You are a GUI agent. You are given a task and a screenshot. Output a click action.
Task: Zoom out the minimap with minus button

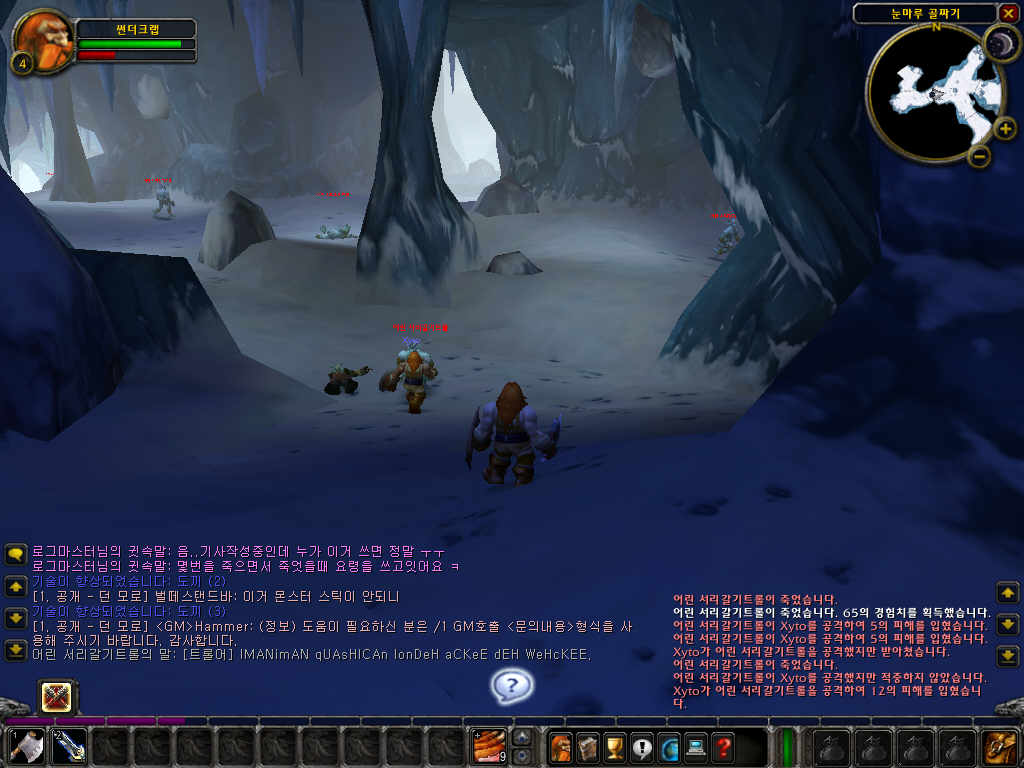tap(979, 156)
